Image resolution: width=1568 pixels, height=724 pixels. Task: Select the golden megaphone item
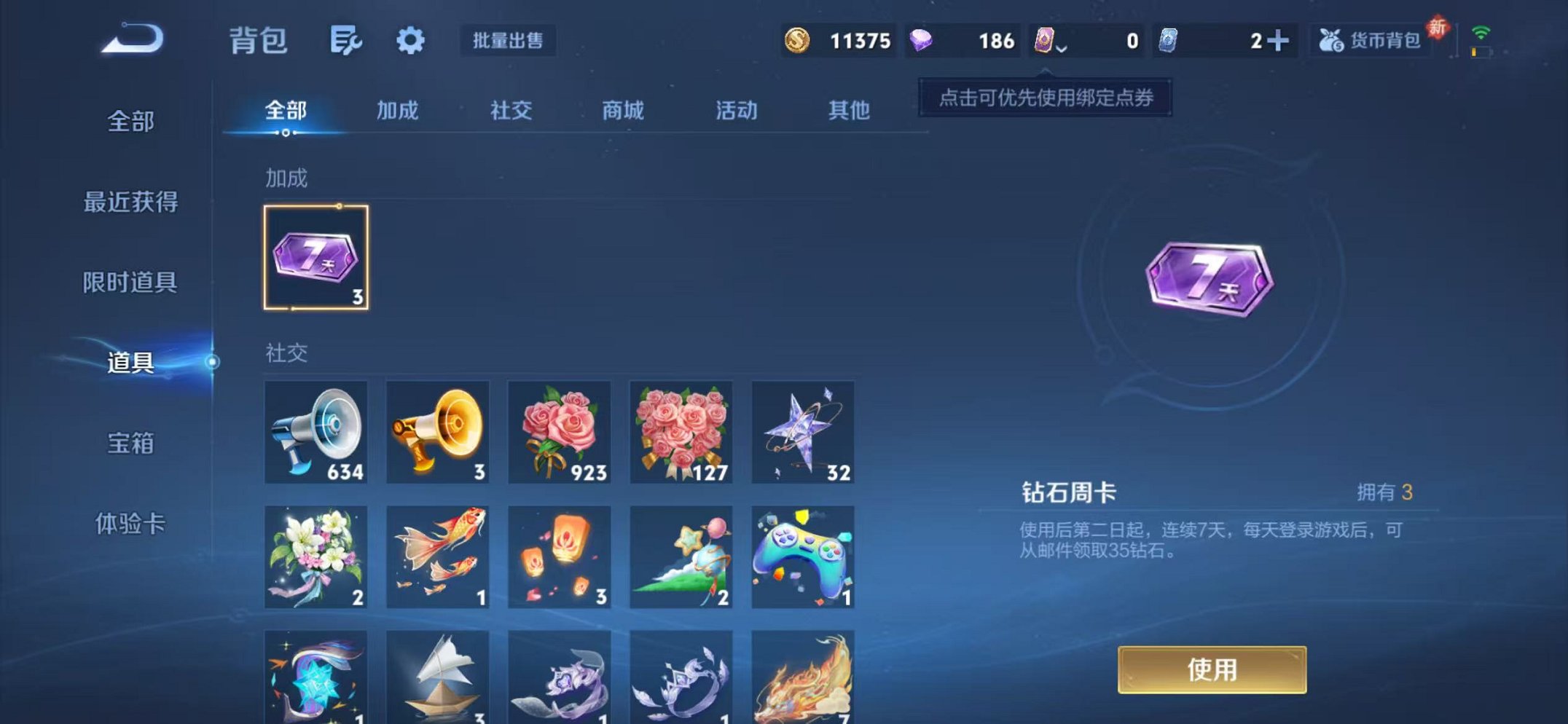[436, 432]
